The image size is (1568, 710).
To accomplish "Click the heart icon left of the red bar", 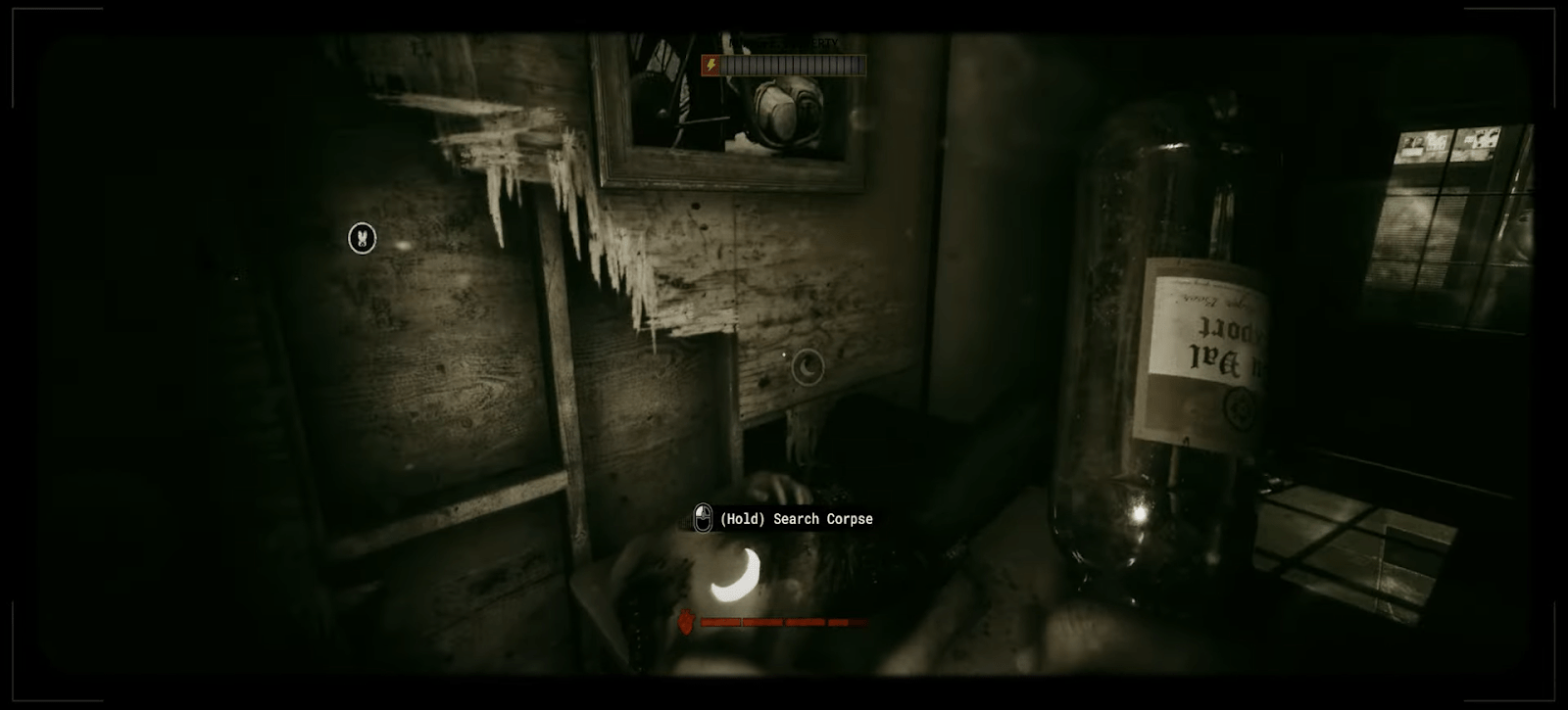I will pos(686,620).
